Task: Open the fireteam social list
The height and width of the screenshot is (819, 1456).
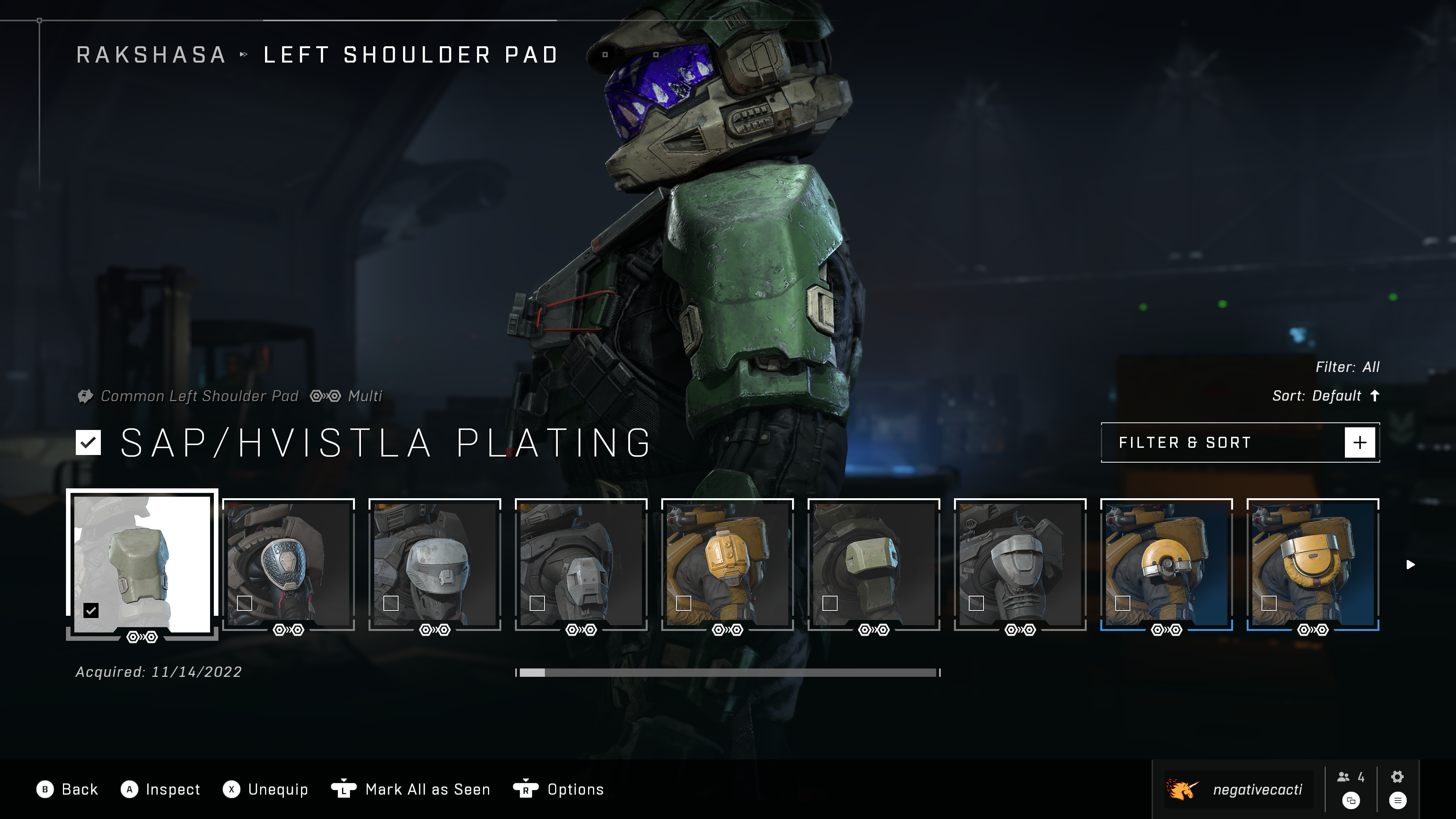Action: 1351,778
